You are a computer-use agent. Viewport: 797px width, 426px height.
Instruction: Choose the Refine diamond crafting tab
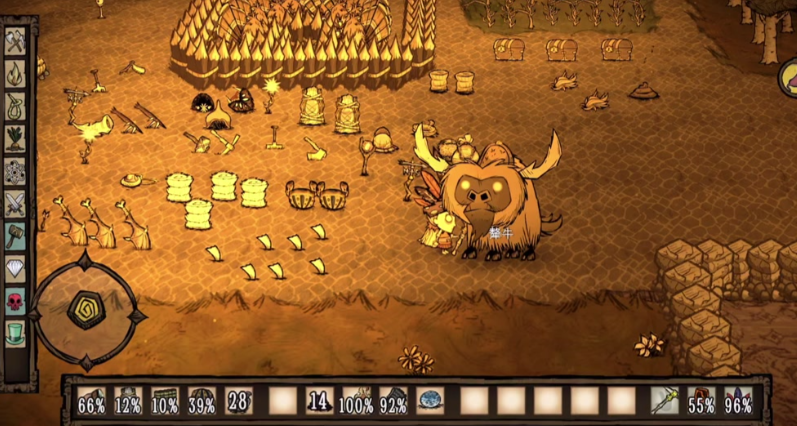(16, 269)
